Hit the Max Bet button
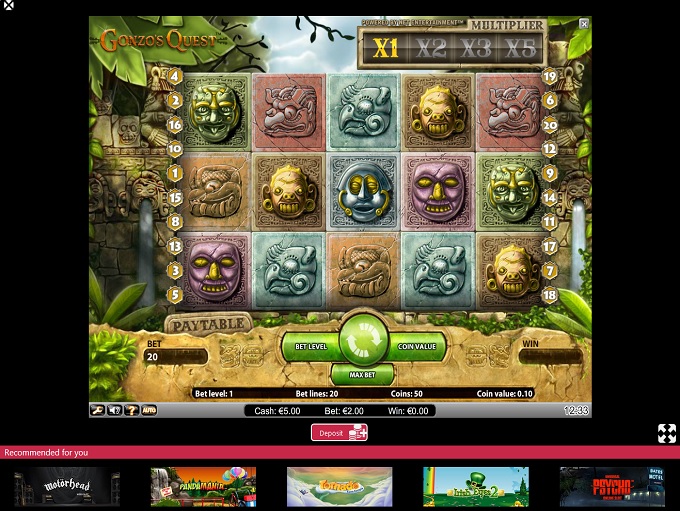Screen dimensions: 680x511 [362, 375]
